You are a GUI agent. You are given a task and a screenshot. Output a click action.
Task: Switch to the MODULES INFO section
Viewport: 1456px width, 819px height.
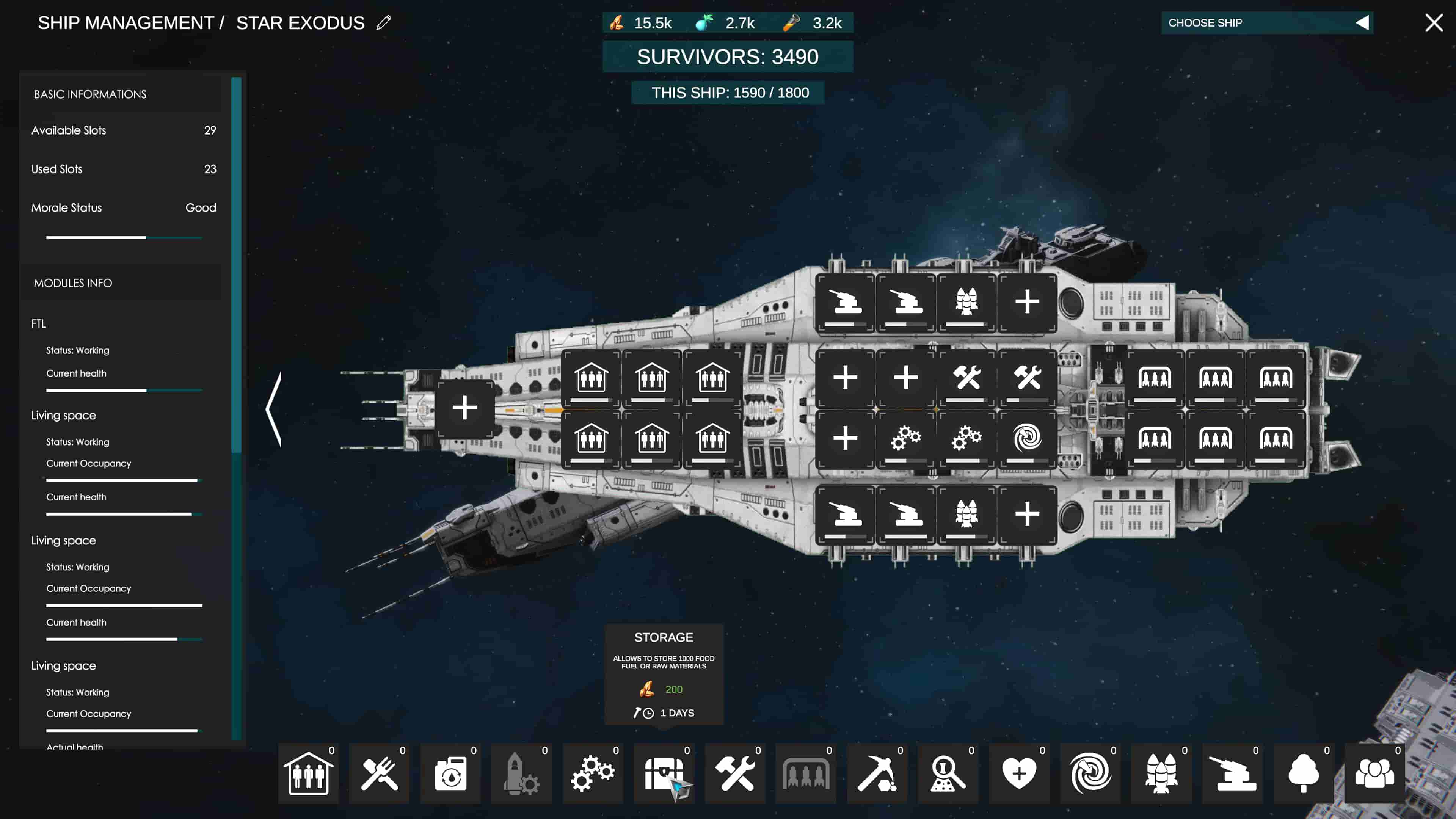click(73, 283)
